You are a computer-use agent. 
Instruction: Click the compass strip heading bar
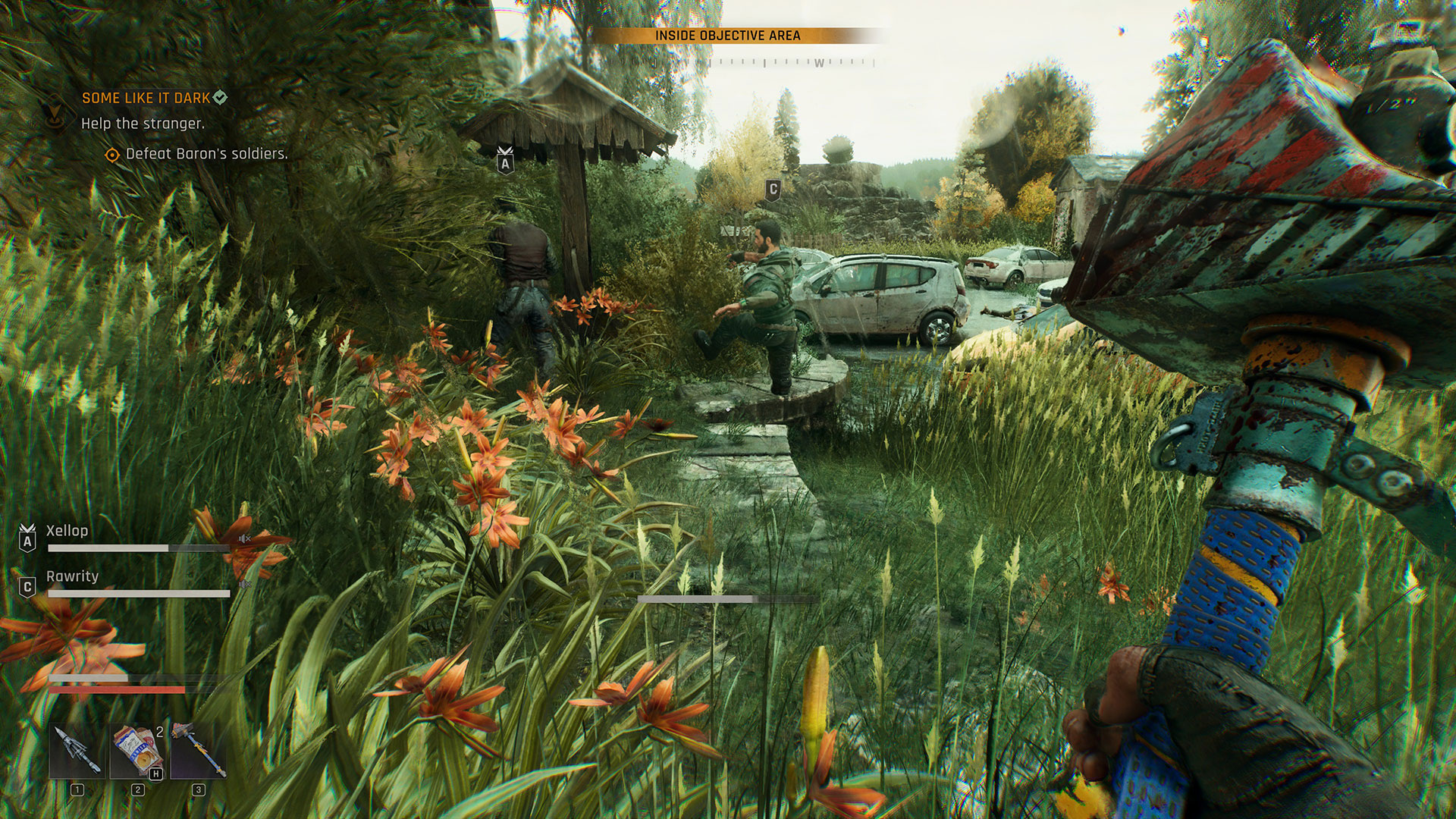781,63
